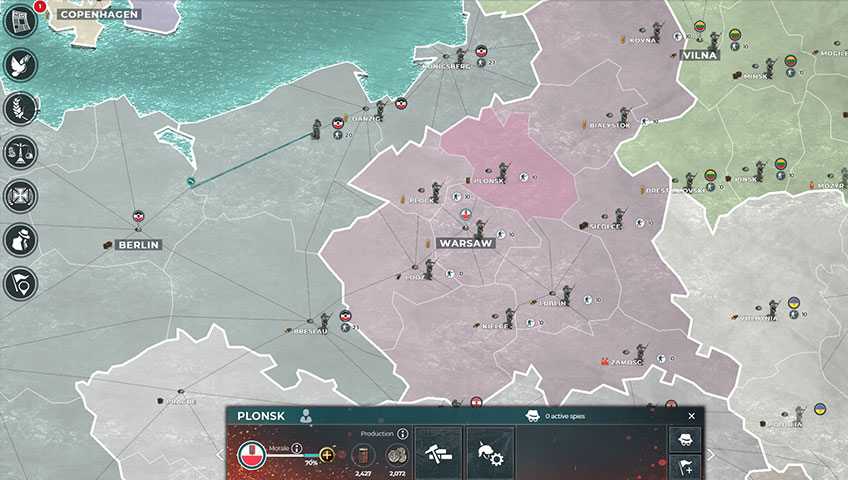Click the add flag button
Image resolution: width=848 pixels, height=480 pixels.
click(x=685, y=466)
